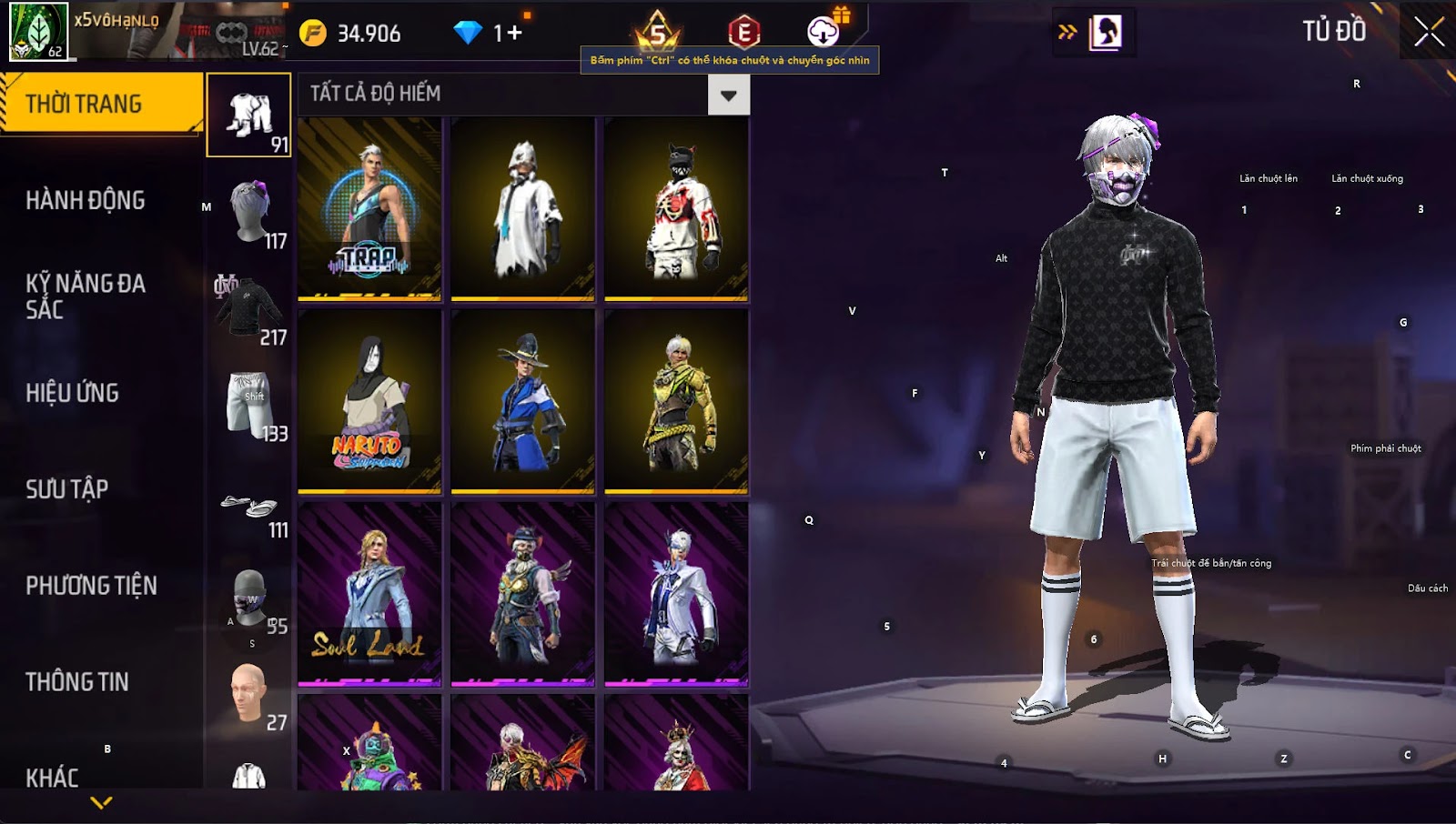Viewport: 1456px width, 824px height.
Task: Go to the Sưu Tập tab
Action: 67,489
